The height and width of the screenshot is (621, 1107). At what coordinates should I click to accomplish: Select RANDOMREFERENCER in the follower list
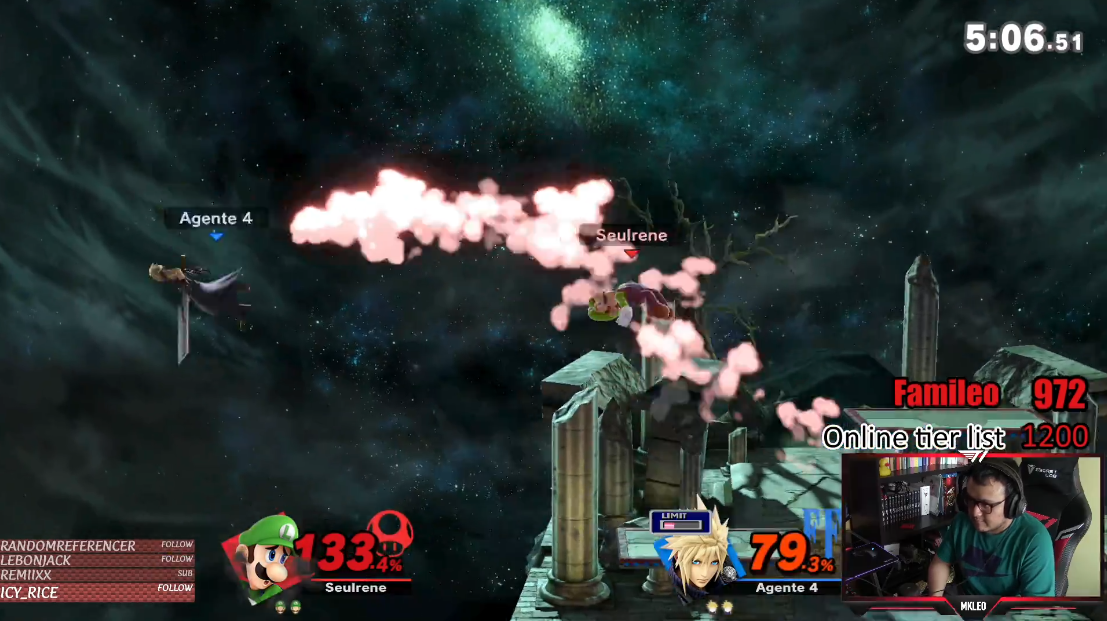pos(69,546)
